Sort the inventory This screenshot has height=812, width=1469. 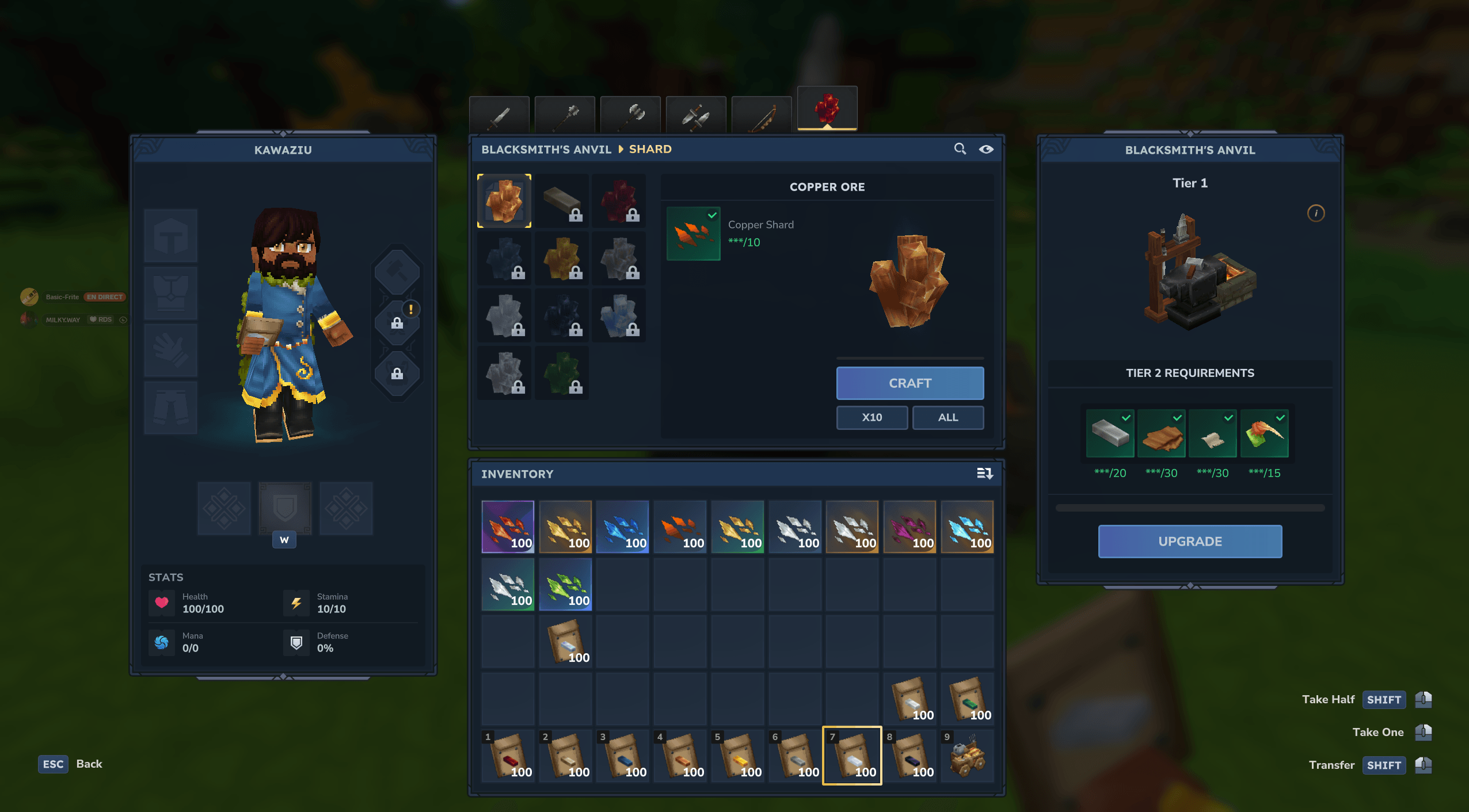984,474
